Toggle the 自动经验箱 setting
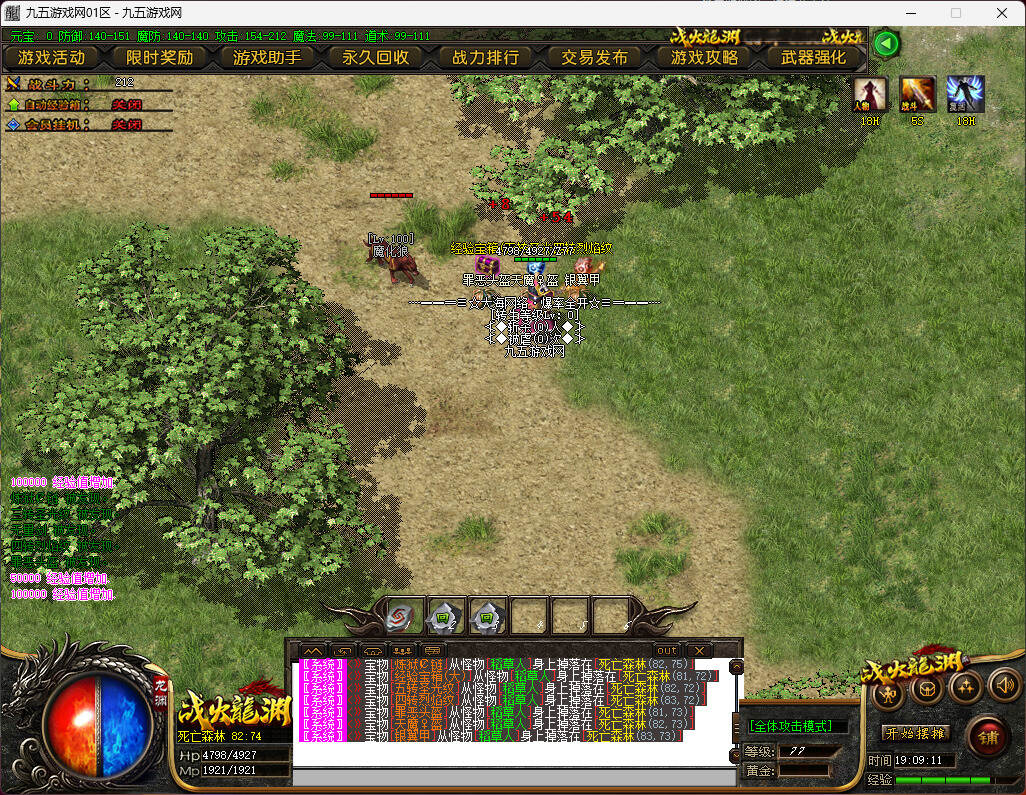Image resolution: width=1026 pixels, height=795 pixels. click(126, 104)
